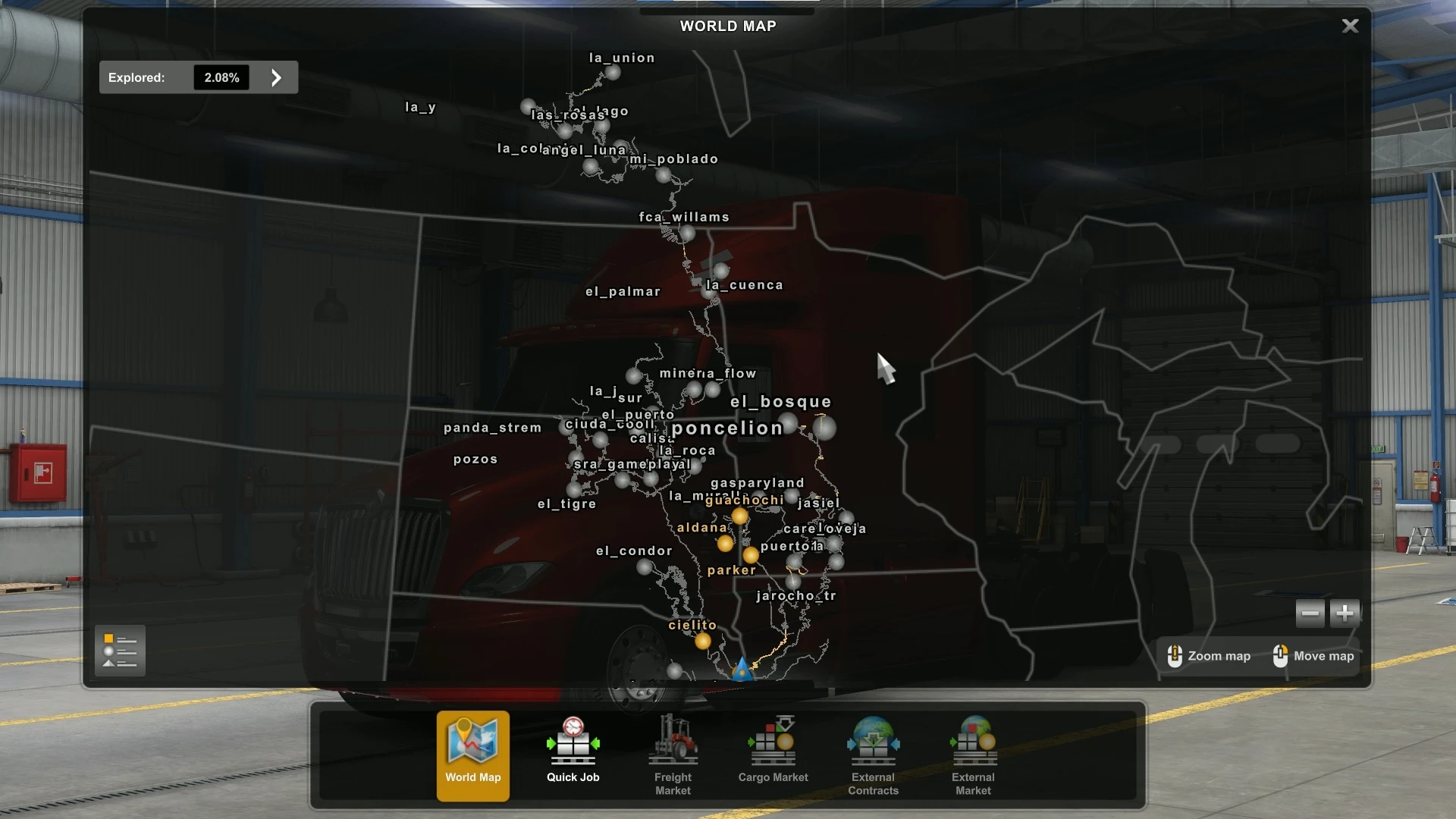This screenshot has height=819, width=1456.
Task: Click the Explored 2.08% progress field
Action: coord(221,77)
